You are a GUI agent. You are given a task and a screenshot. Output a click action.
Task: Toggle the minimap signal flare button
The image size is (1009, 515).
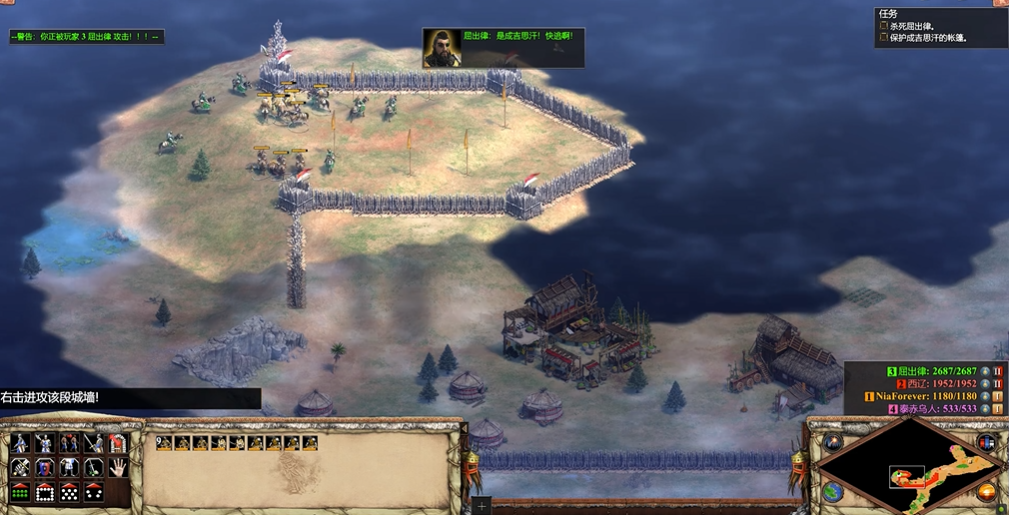point(832,443)
